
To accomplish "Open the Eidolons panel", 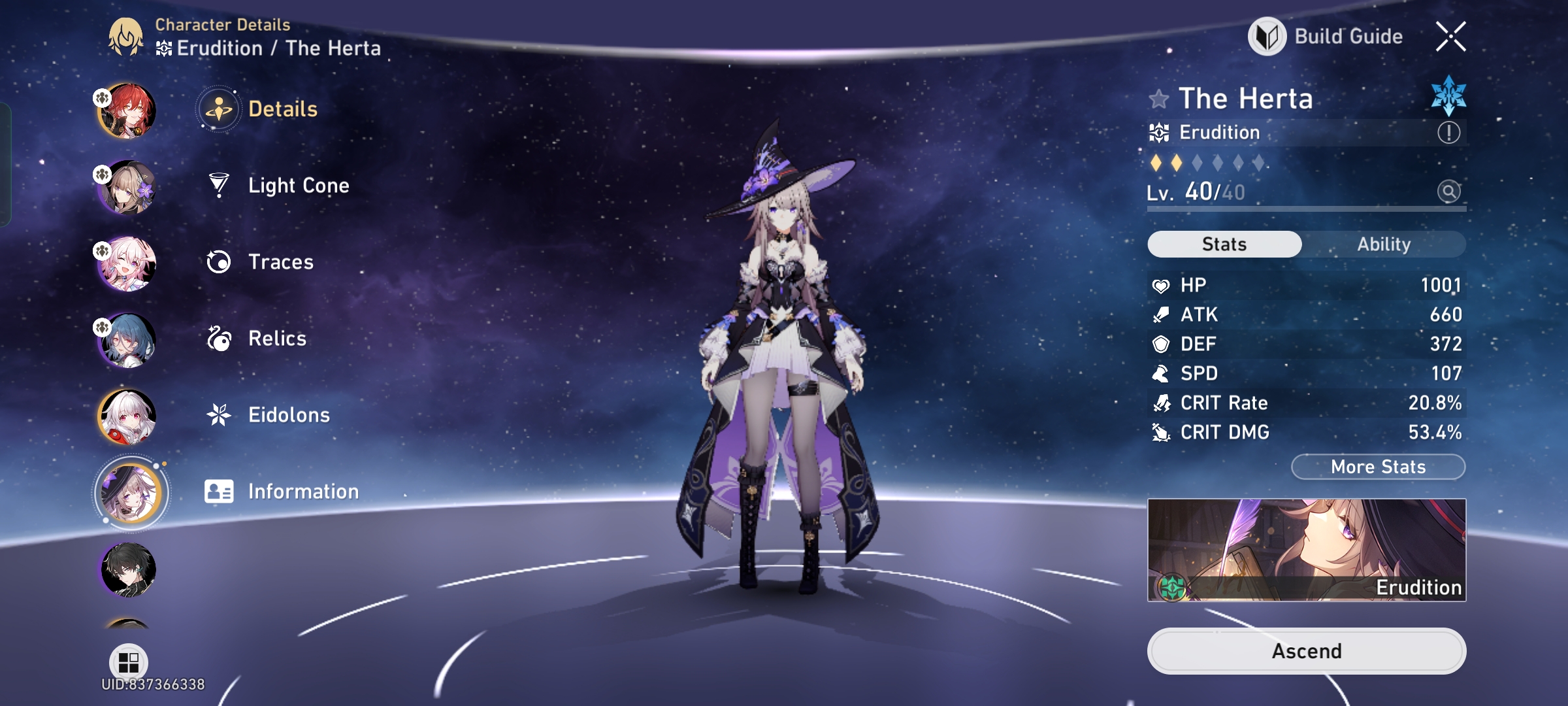I will (x=289, y=414).
